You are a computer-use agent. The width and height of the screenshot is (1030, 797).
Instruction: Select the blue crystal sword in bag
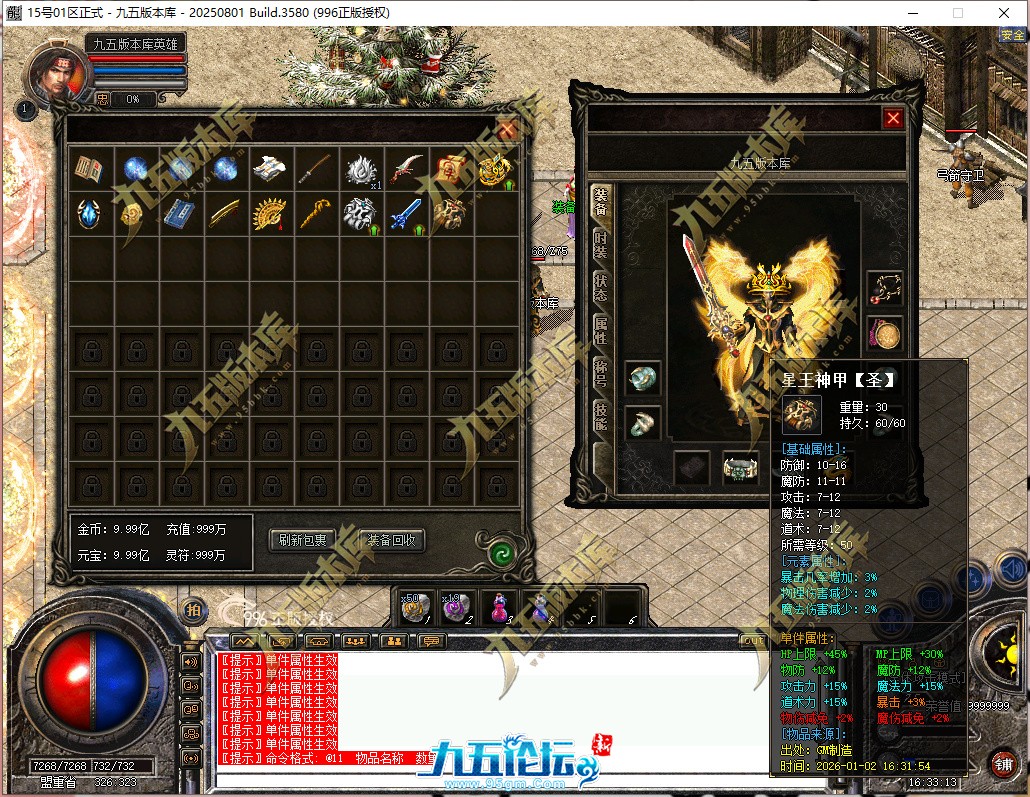click(404, 214)
